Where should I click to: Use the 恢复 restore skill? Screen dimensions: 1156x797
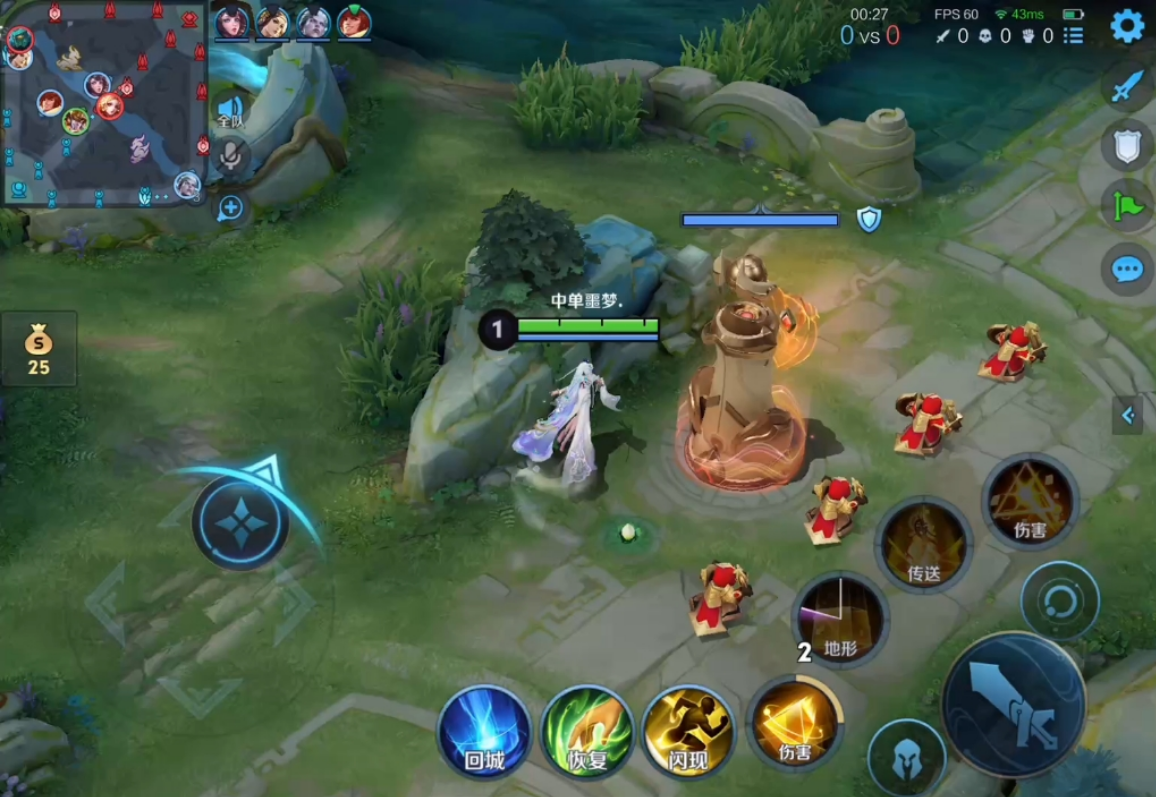588,733
